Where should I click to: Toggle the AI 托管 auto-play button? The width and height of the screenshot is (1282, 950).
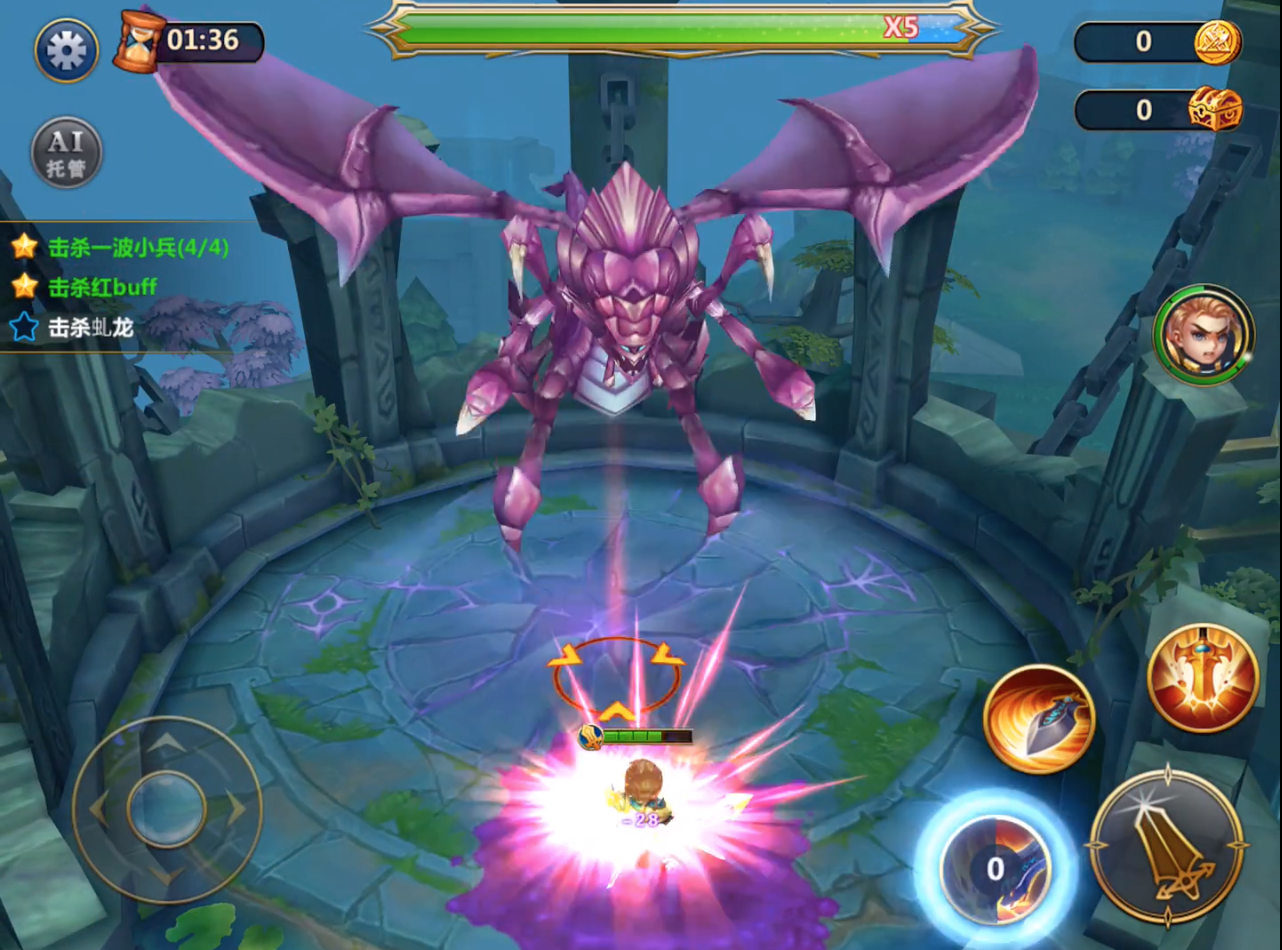click(x=66, y=153)
